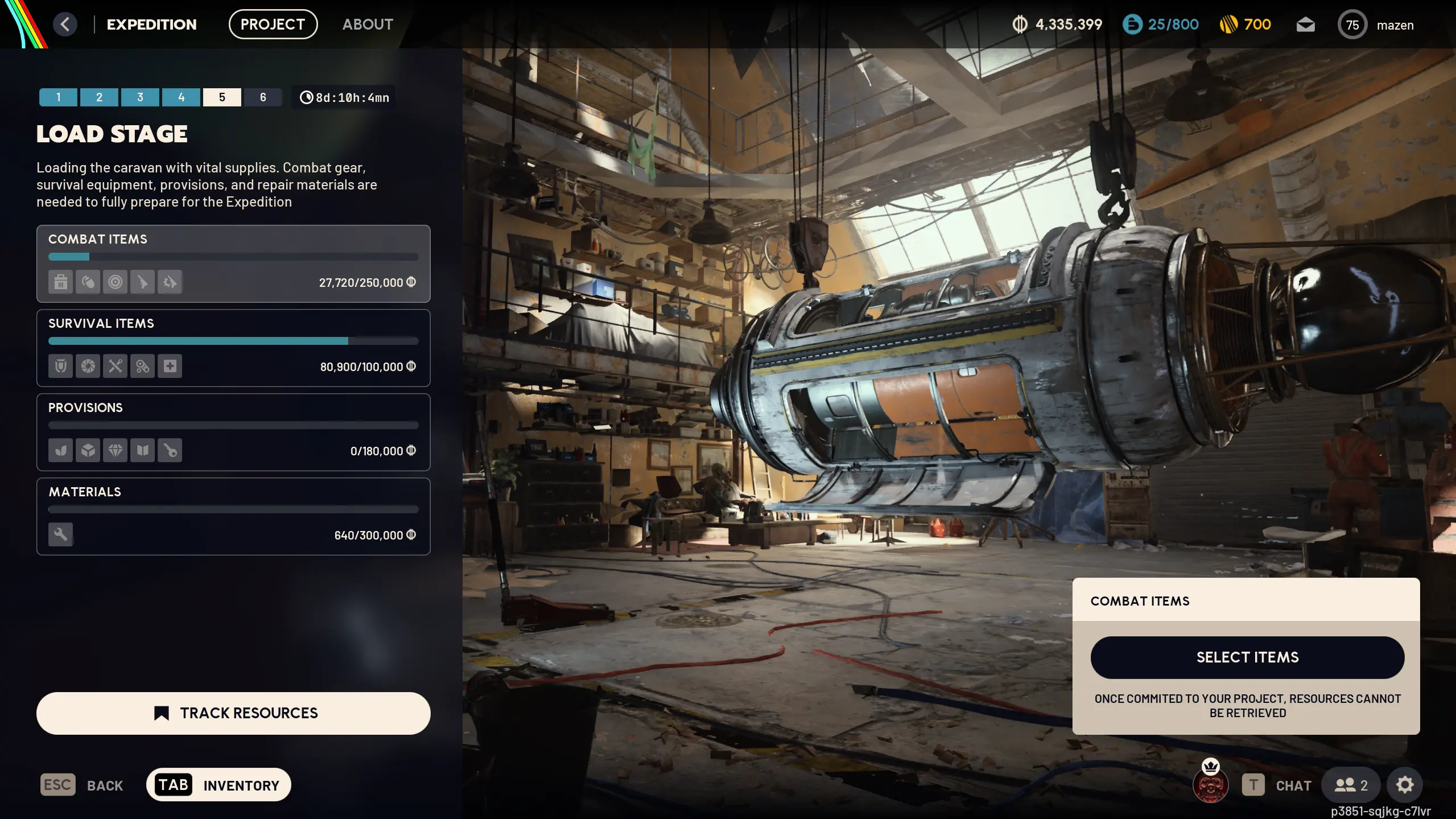Open the mail inbox icon
Viewport: 1456px width, 819px height.
[1305, 24]
